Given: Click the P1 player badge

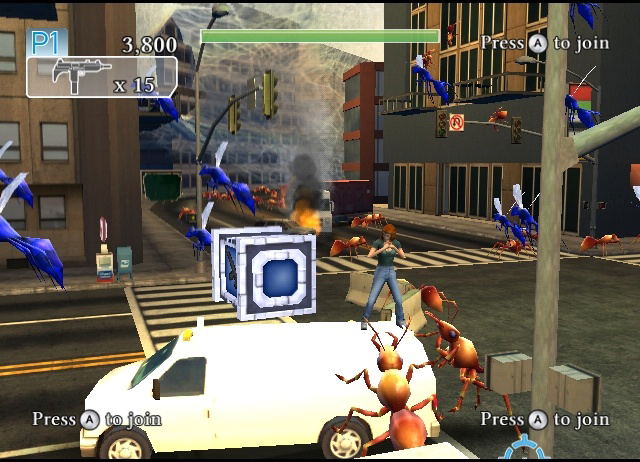Looking at the screenshot, I should coord(45,42).
